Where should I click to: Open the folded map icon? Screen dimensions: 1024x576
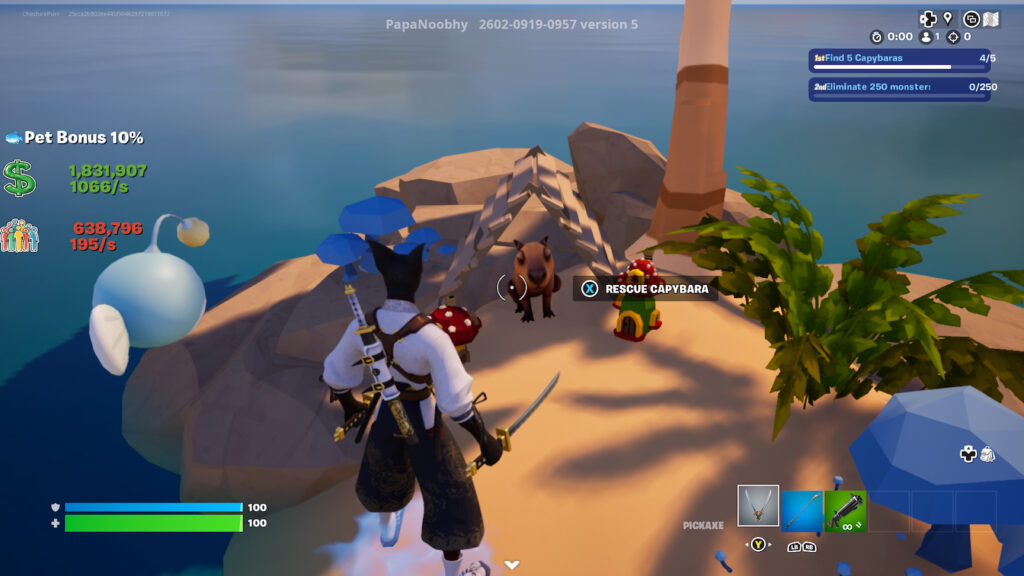tap(993, 18)
